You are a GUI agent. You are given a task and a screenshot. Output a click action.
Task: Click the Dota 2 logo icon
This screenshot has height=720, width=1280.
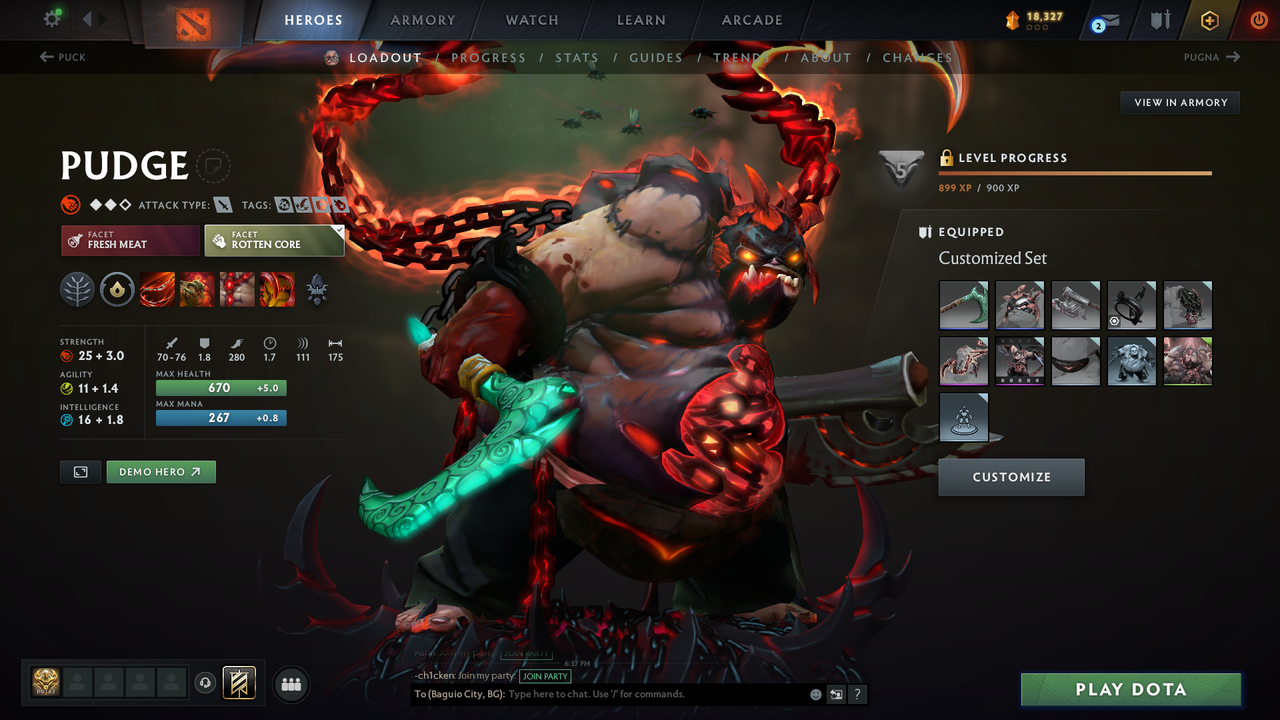point(193,20)
